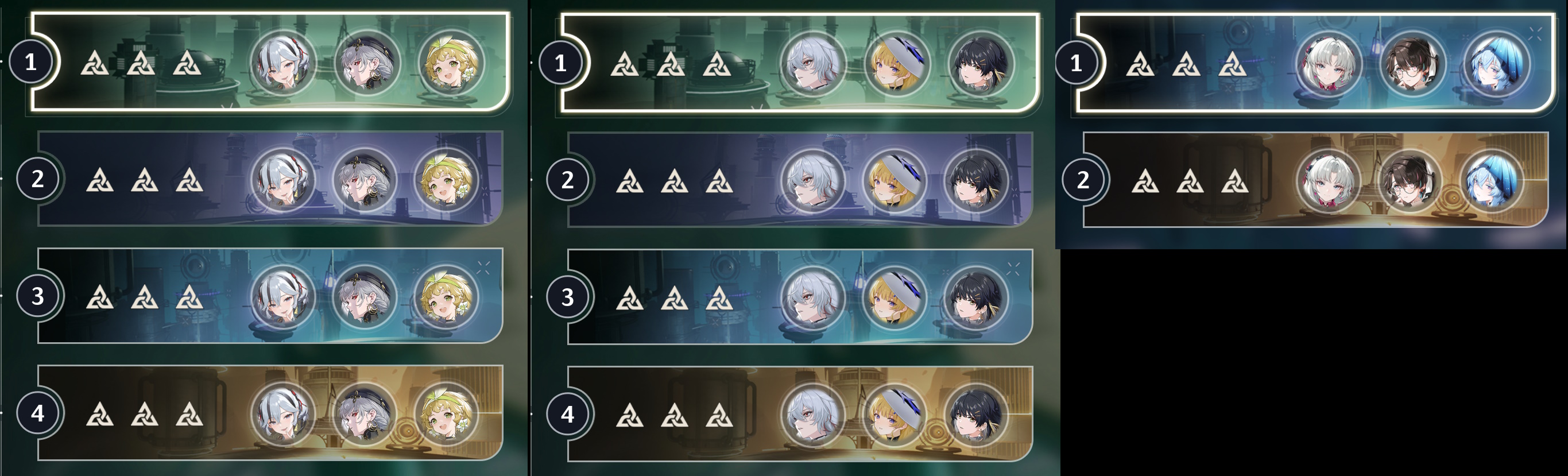Click white-hat blonde portrait in purple stage 2 row
The height and width of the screenshot is (476, 1568).
895,180
